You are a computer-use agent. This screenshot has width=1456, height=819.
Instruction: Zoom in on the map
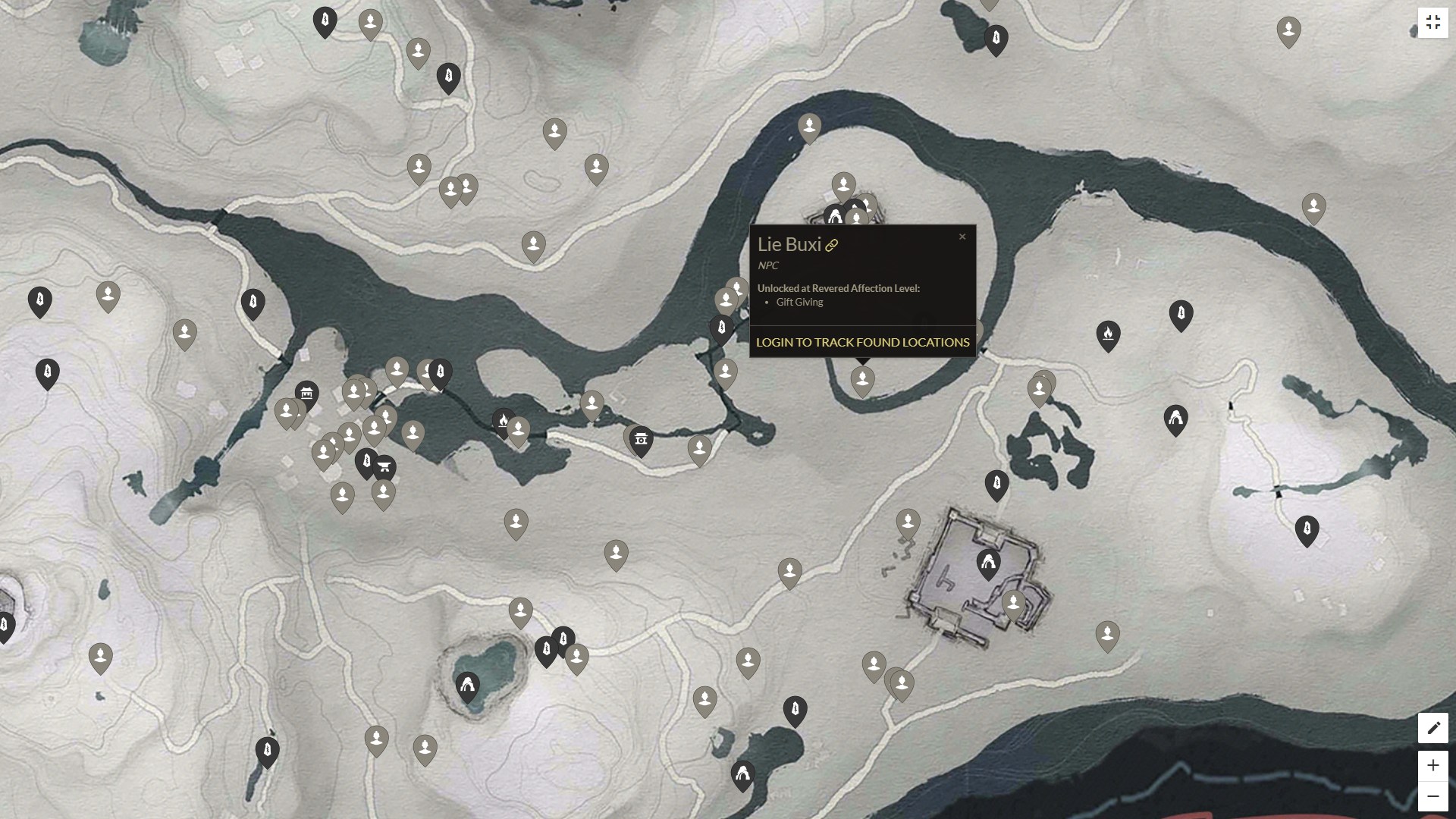coord(1432,765)
